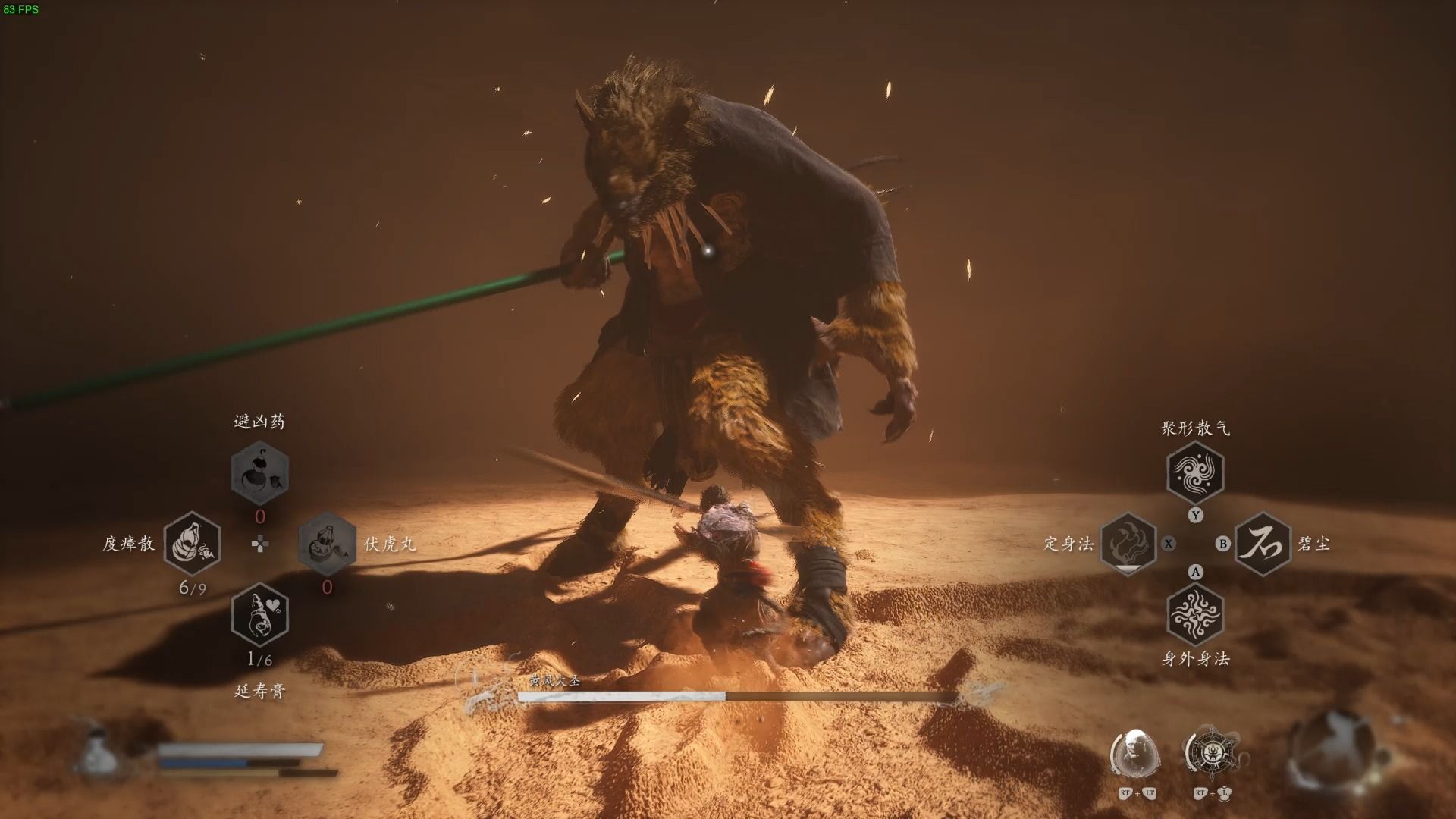Activate the 定身法 immobilize spell
This screenshot has height=819, width=1456.
(x=1128, y=543)
